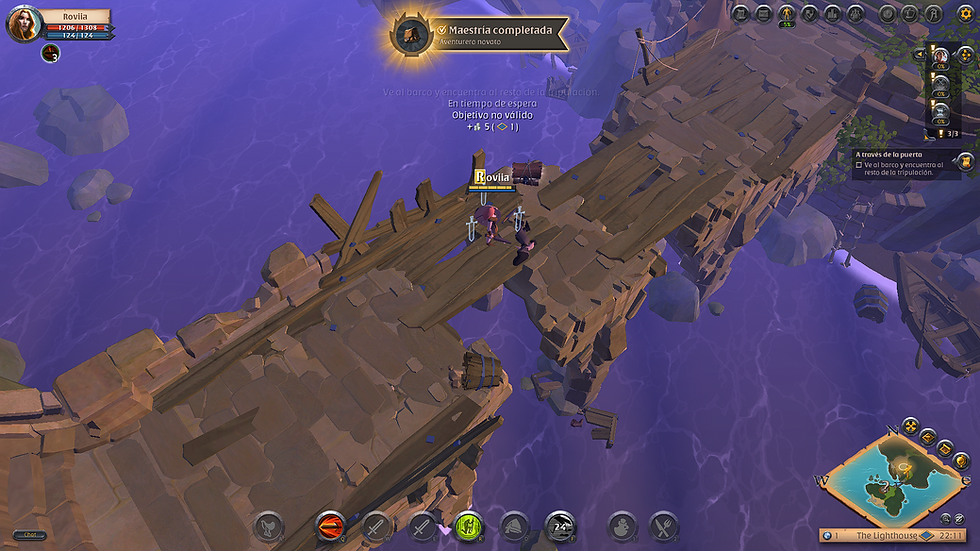Open the four-arrow button above the minimap

click(910, 427)
